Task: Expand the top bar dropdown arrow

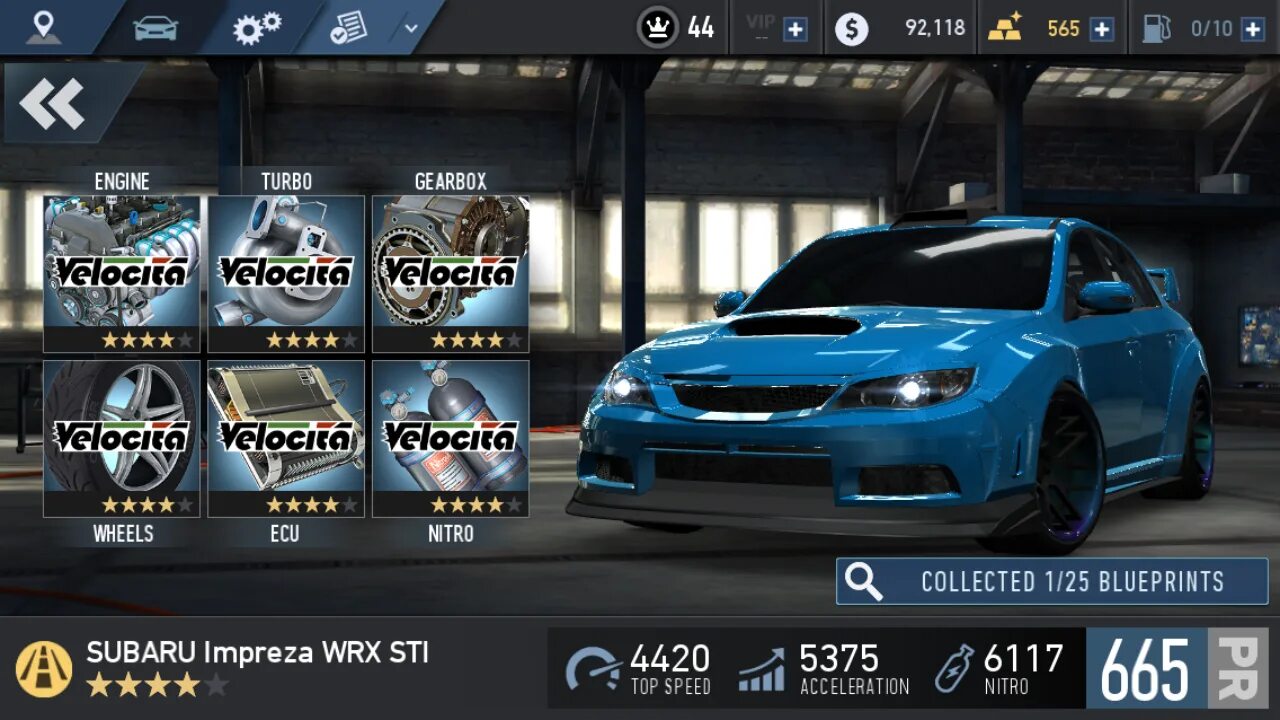Action: tap(411, 28)
